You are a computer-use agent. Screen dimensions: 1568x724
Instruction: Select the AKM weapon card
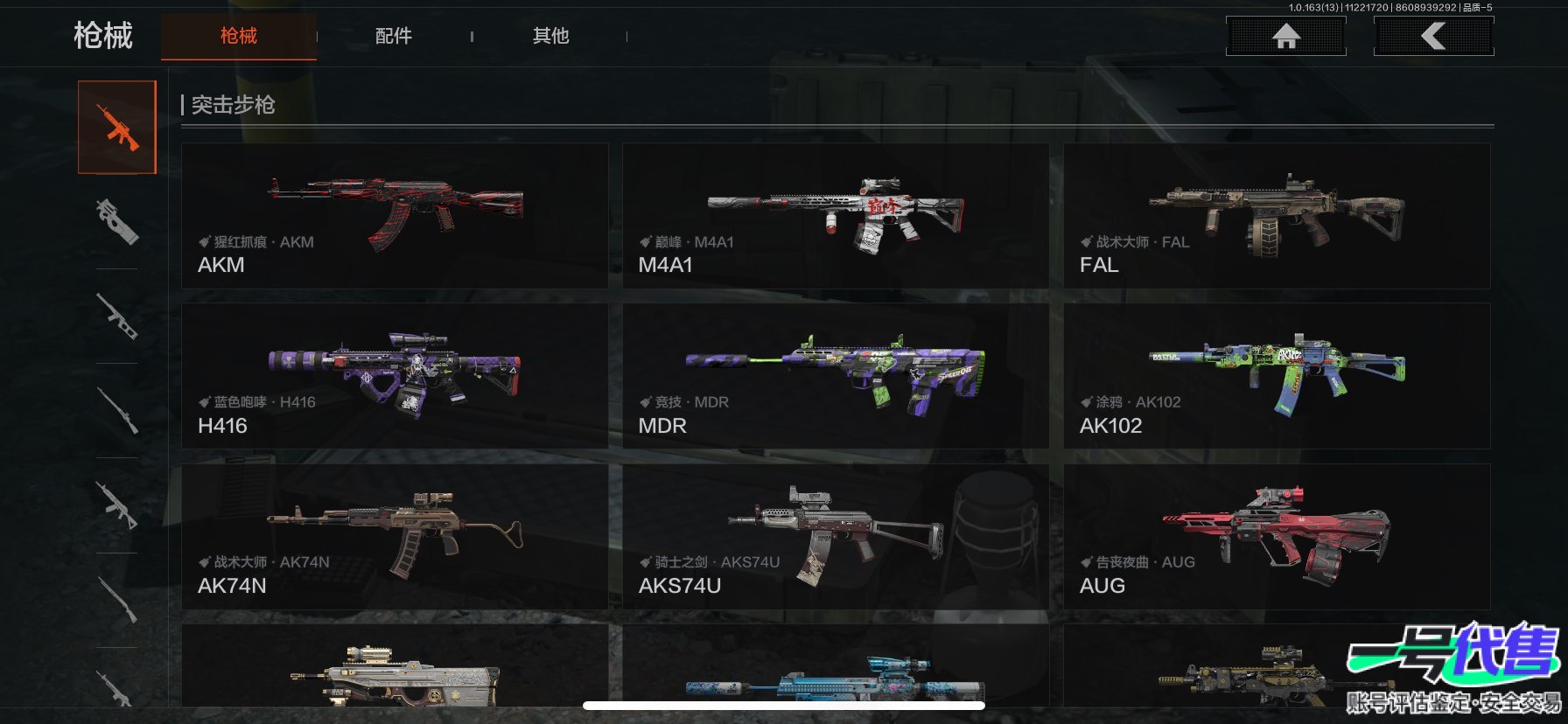(395, 216)
